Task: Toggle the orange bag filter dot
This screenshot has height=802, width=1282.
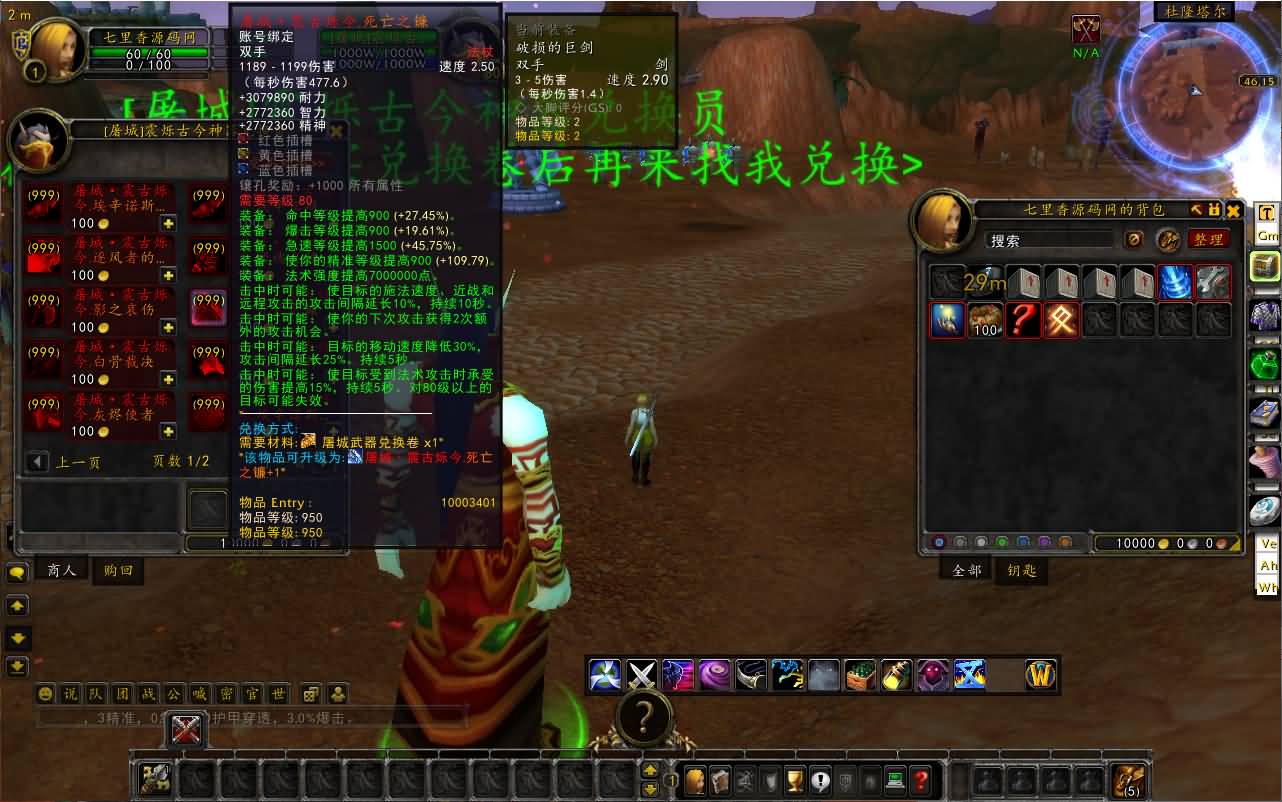Action: (x=1065, y=541)
